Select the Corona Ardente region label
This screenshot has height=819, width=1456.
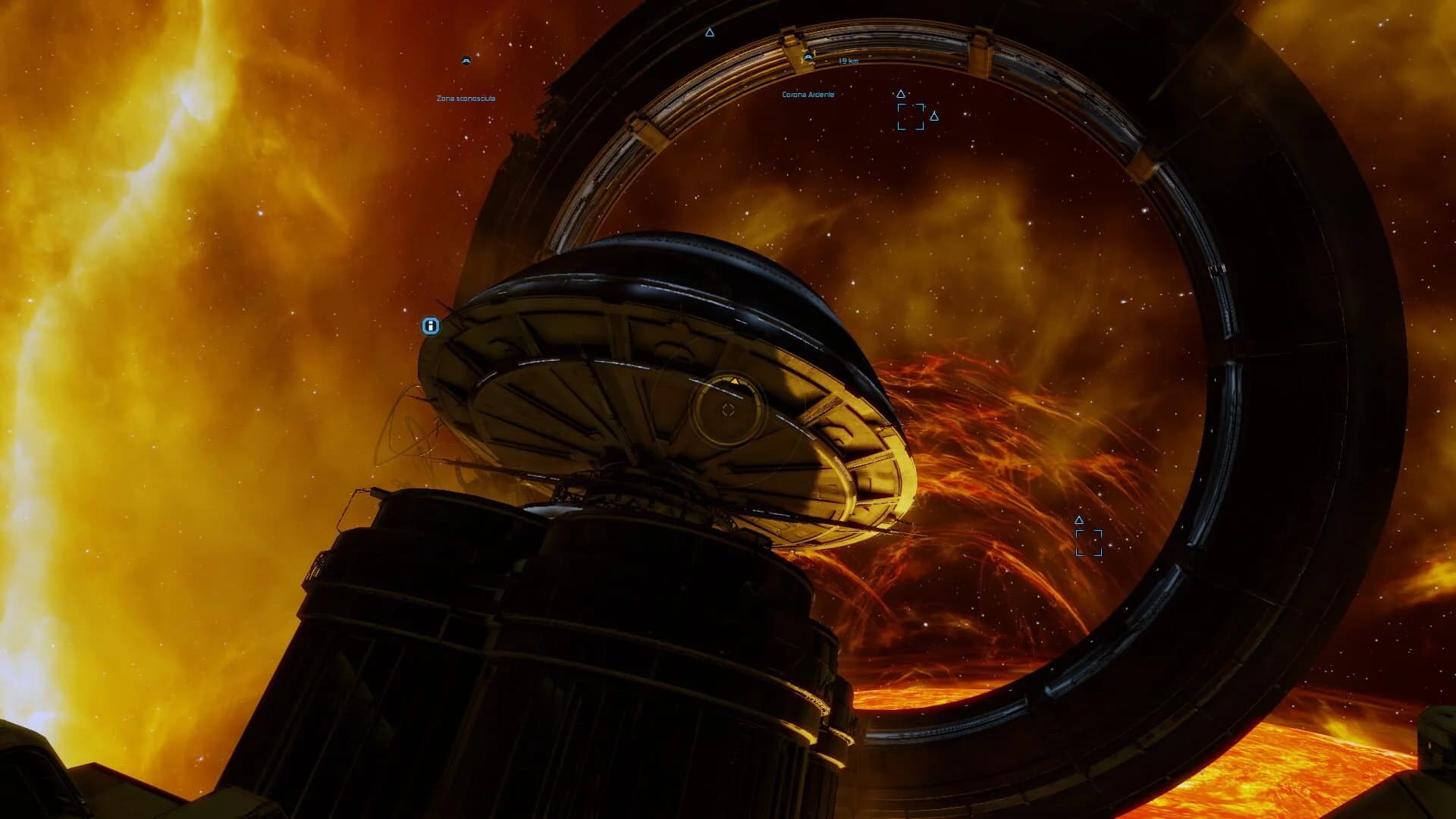pos(808,96)
